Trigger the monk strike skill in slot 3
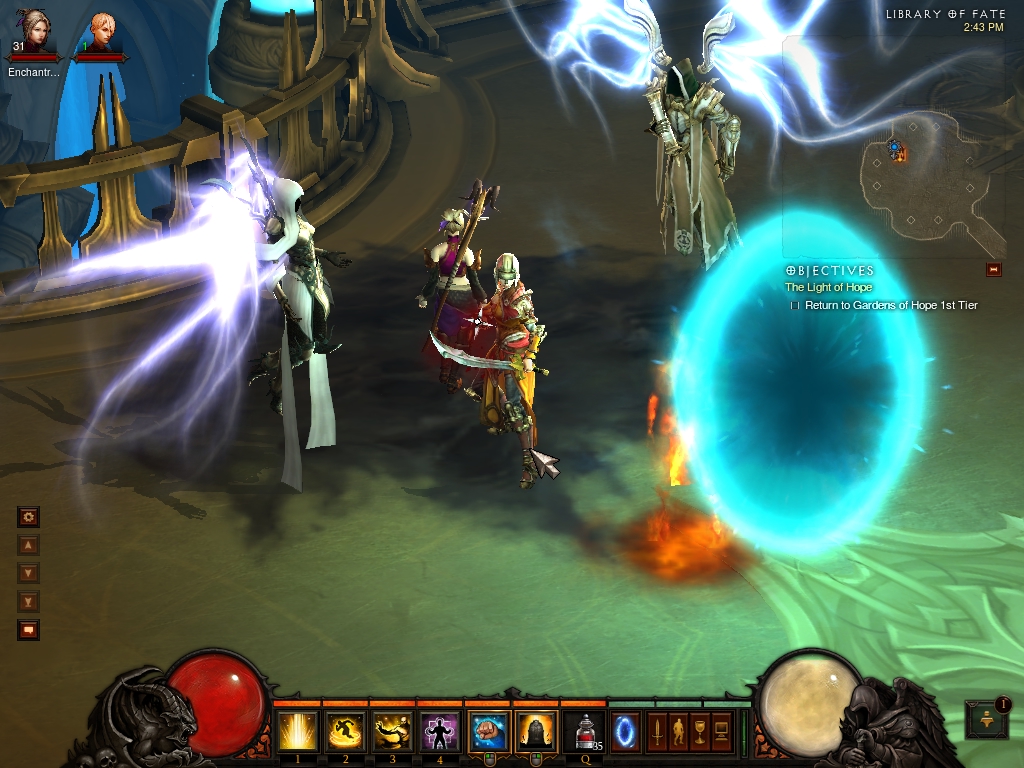 pos(392,732)
